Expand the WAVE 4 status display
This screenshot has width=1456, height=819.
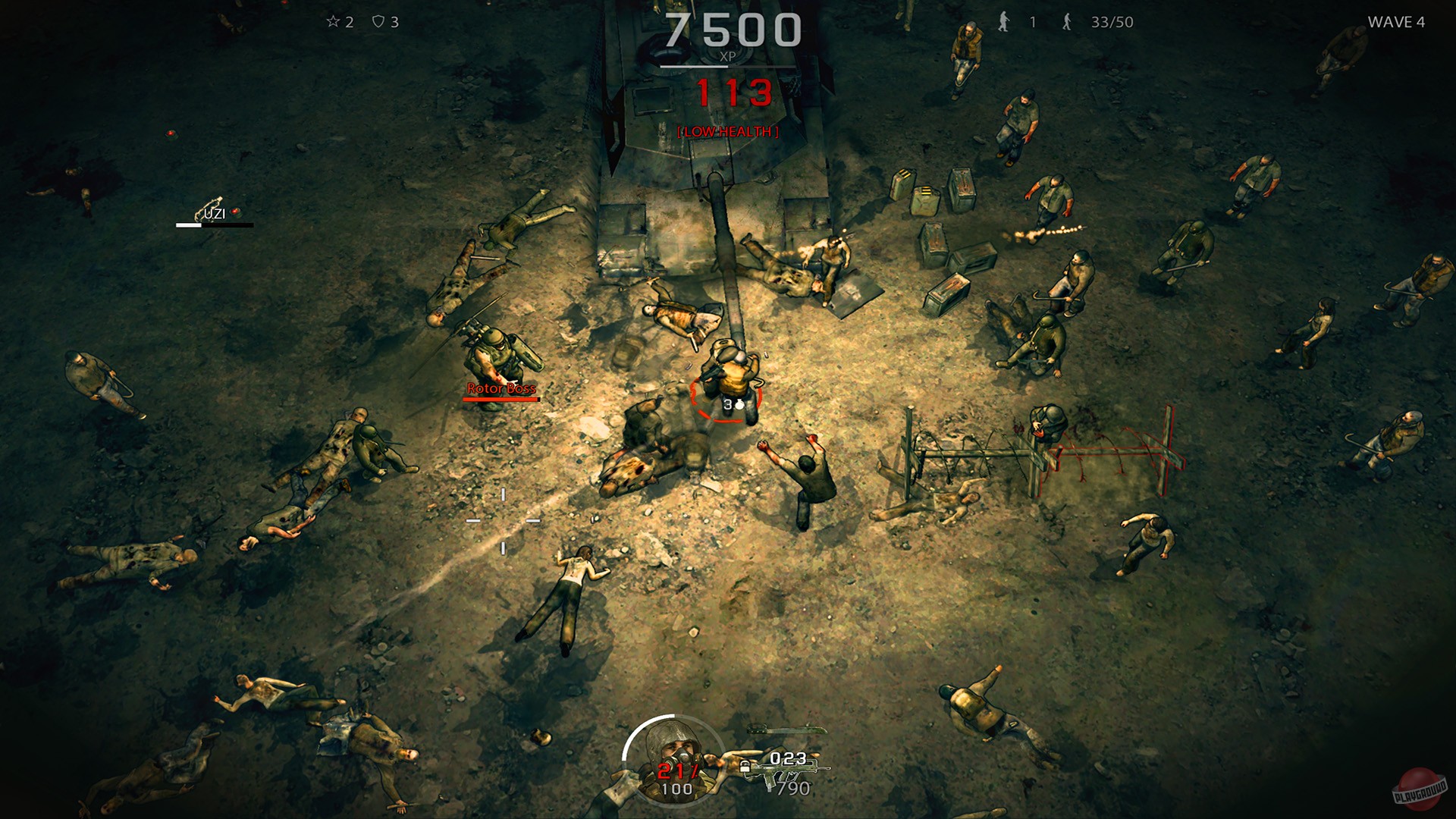tap(1398, 23)
